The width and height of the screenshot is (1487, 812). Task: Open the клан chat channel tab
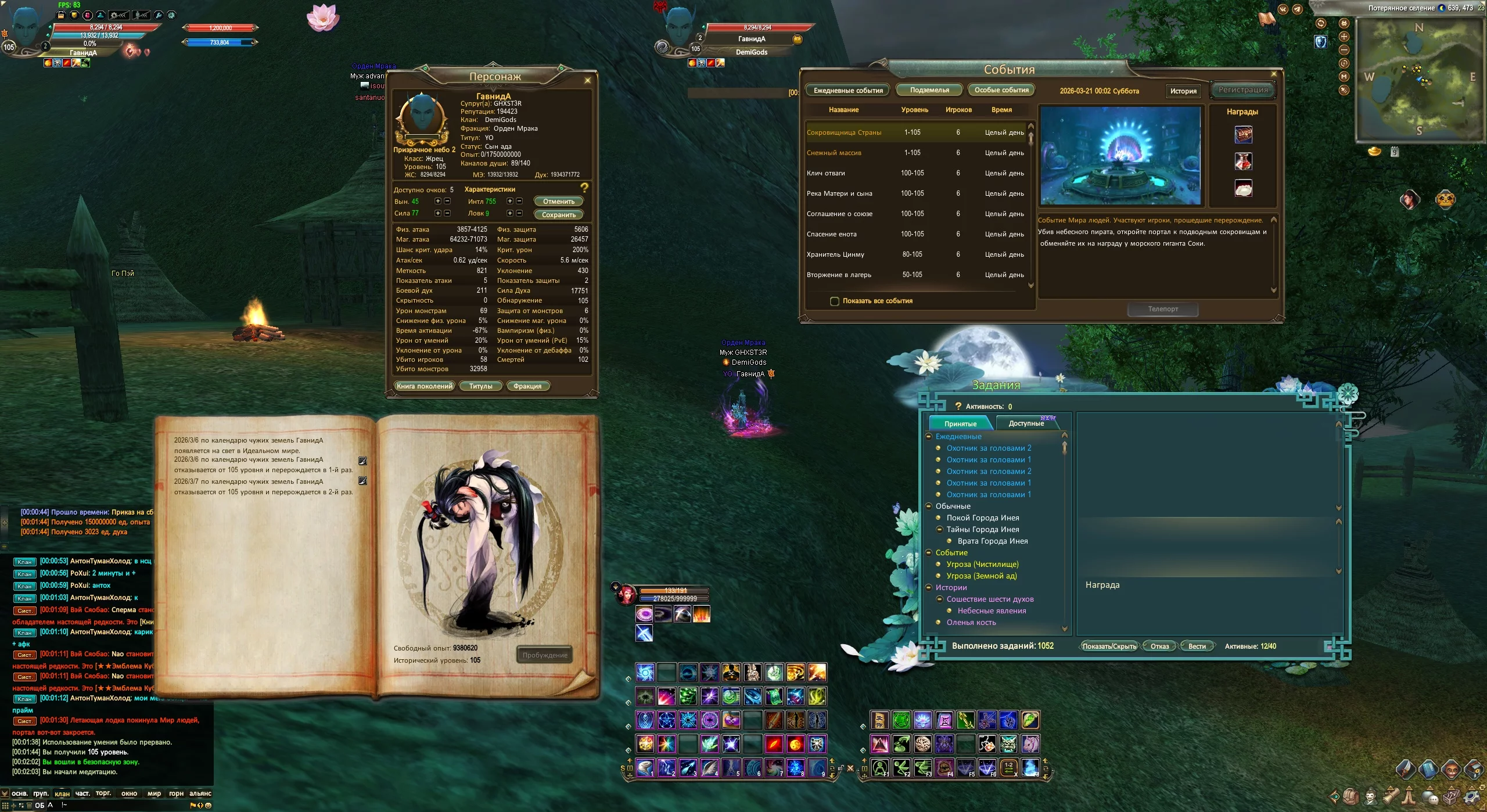[62, 793]
